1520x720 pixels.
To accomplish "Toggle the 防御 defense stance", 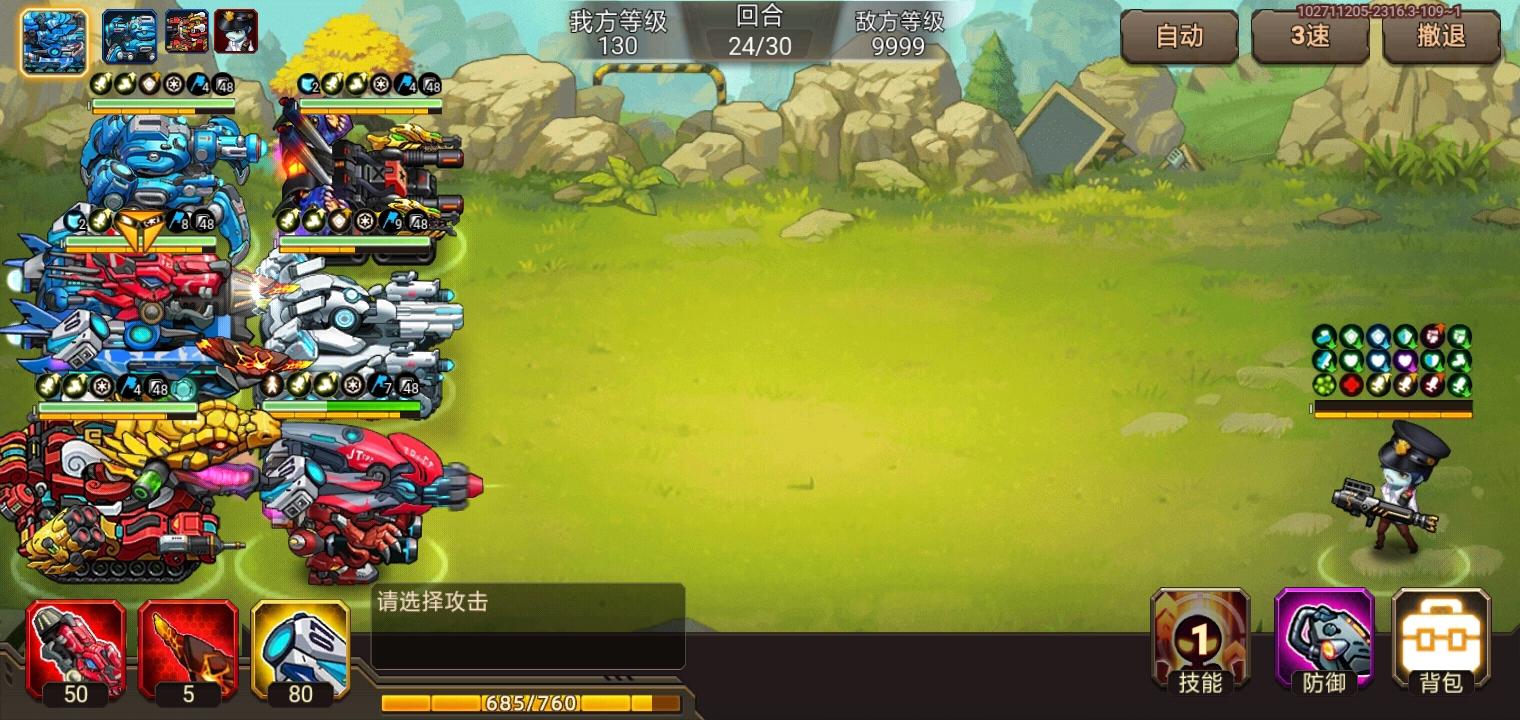I will (x=1322, y=645).
